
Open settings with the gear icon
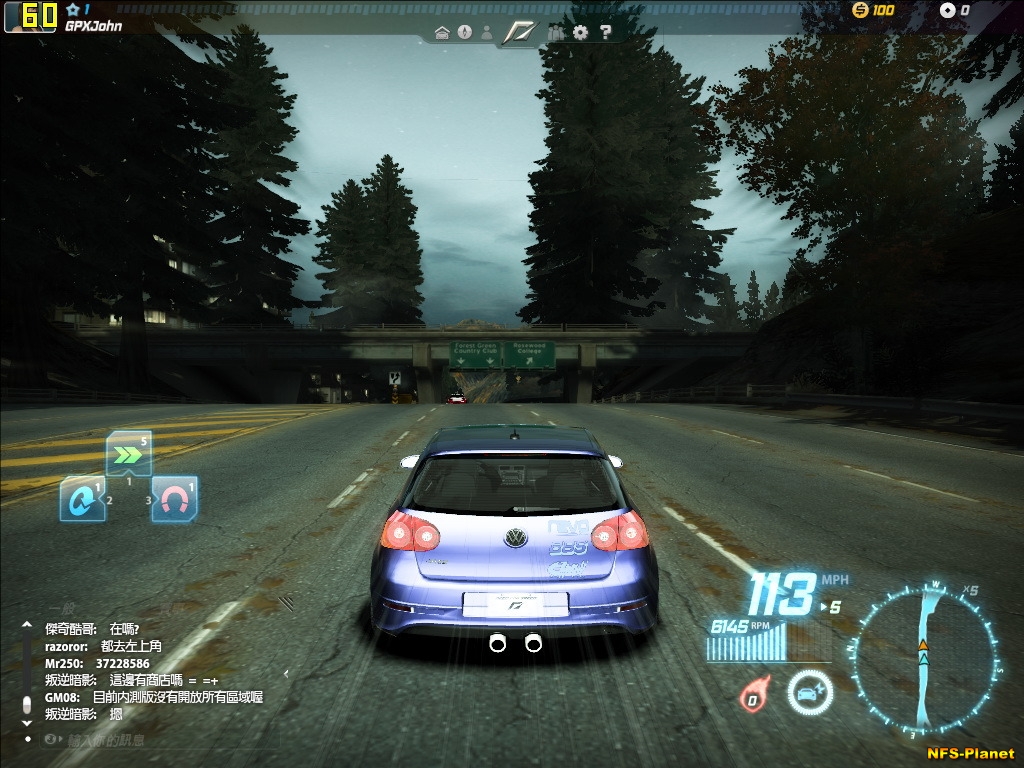tap(581, 33)
